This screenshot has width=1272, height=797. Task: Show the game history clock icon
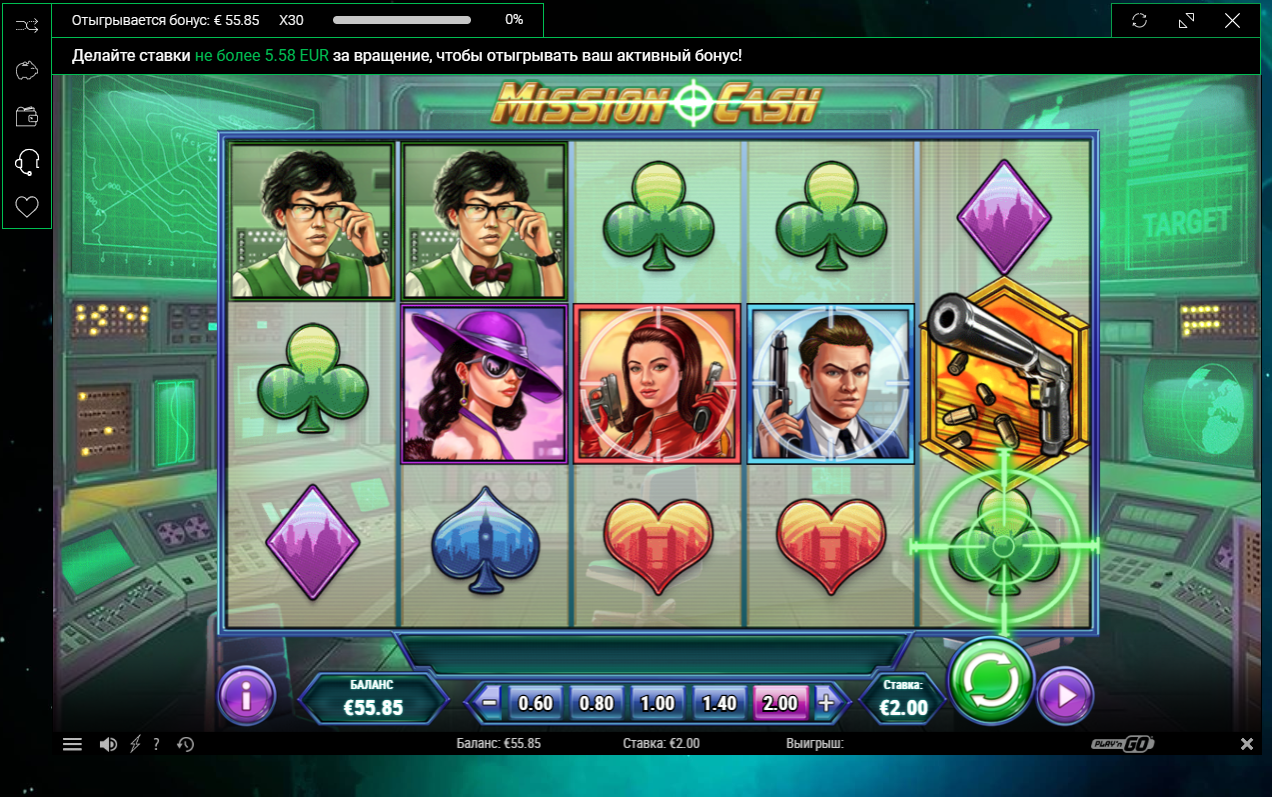185,744
